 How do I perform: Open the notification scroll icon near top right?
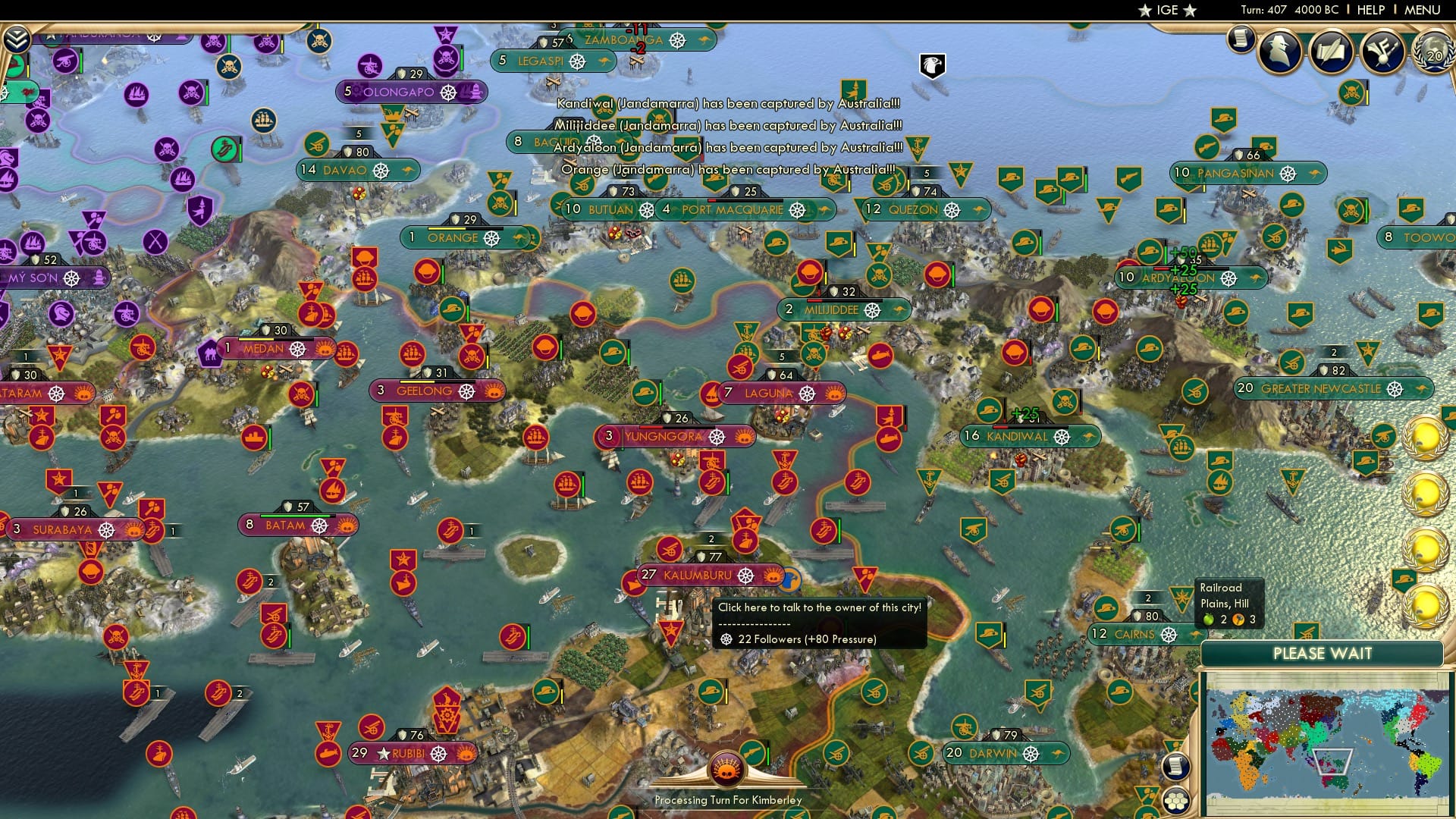coord(1241,40)
